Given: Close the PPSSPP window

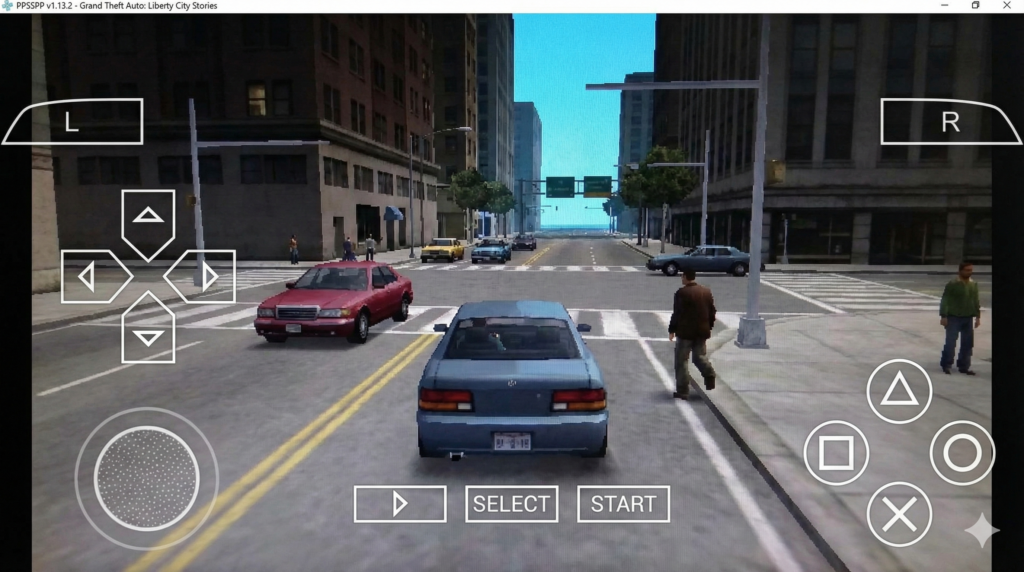Looking at the screenshot, I should point(1008,6).
